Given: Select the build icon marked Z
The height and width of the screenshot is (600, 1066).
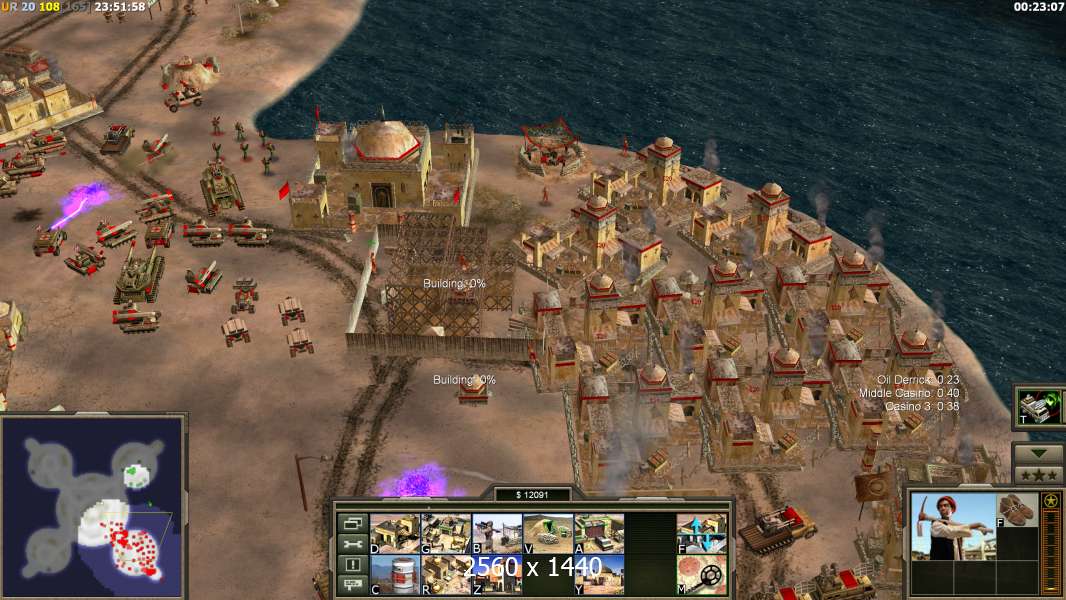Looking at the screenshot, I should coord(497,574).
